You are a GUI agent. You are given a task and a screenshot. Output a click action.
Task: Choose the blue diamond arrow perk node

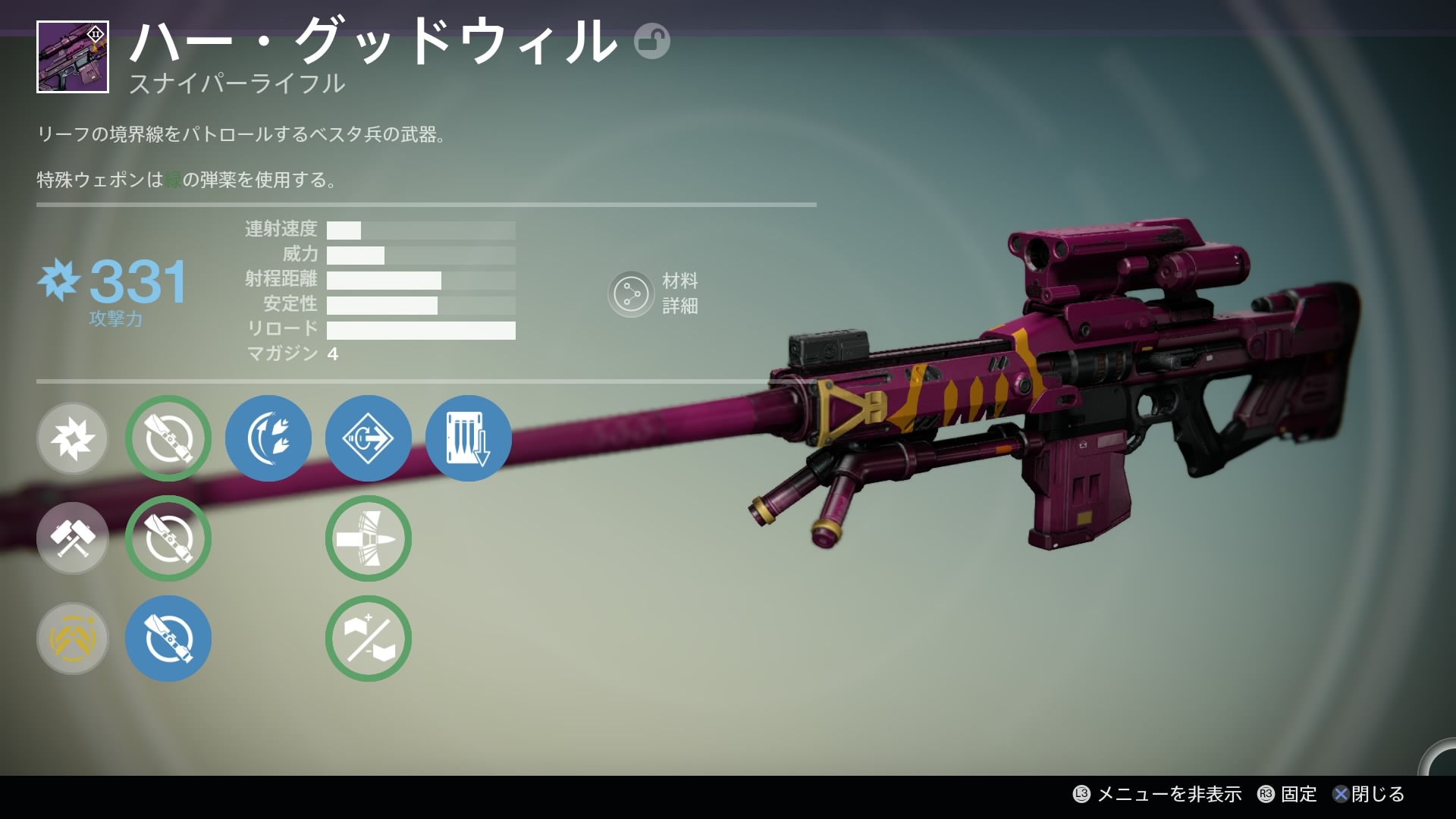(369, 438)
